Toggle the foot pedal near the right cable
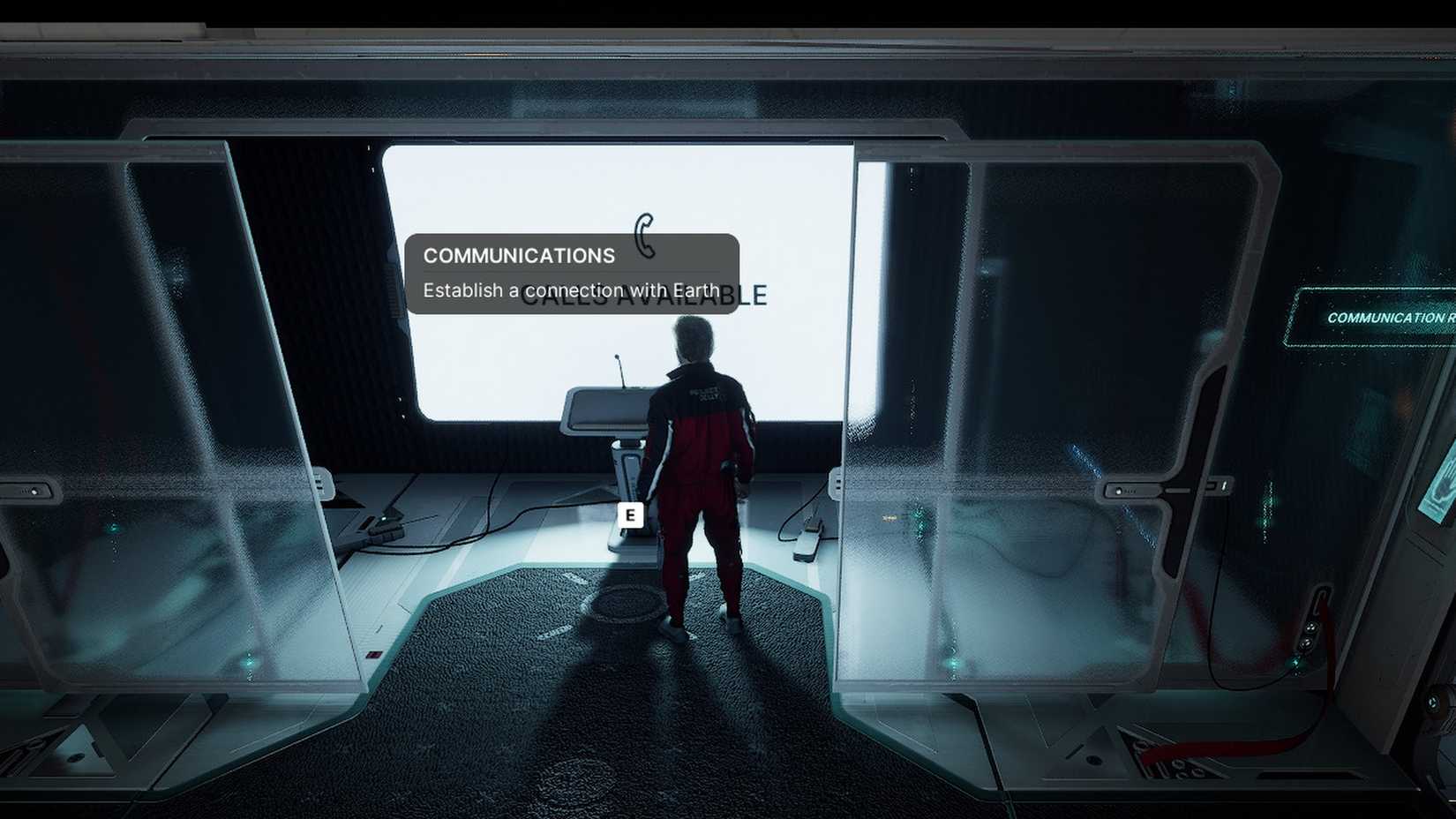This screenshot has height=819, width=1456. [x=807, y=543]
